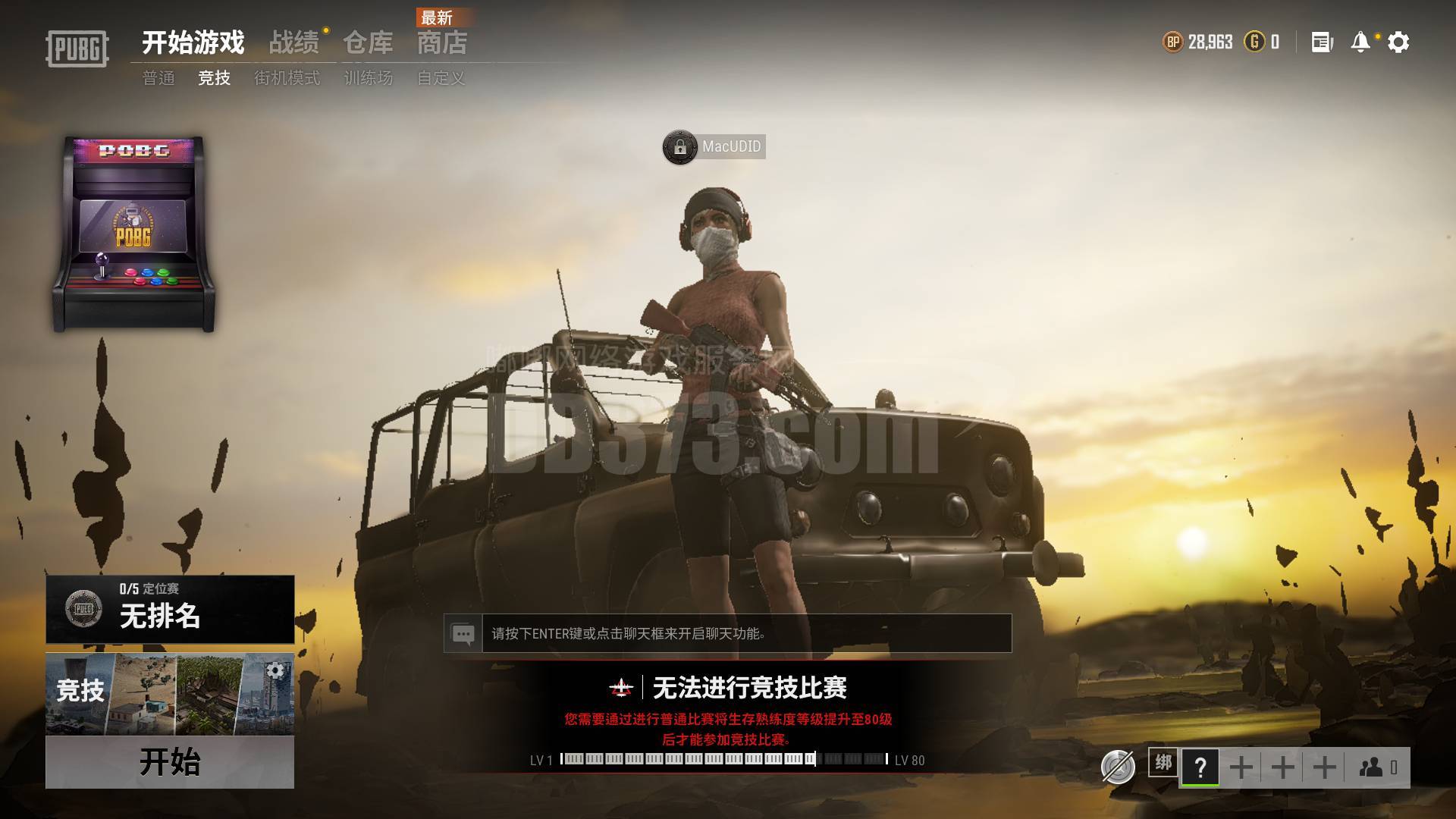Show notifications via the bell icon
The width and height of the screenshot is (1456, 819).
click(1360, 42)
